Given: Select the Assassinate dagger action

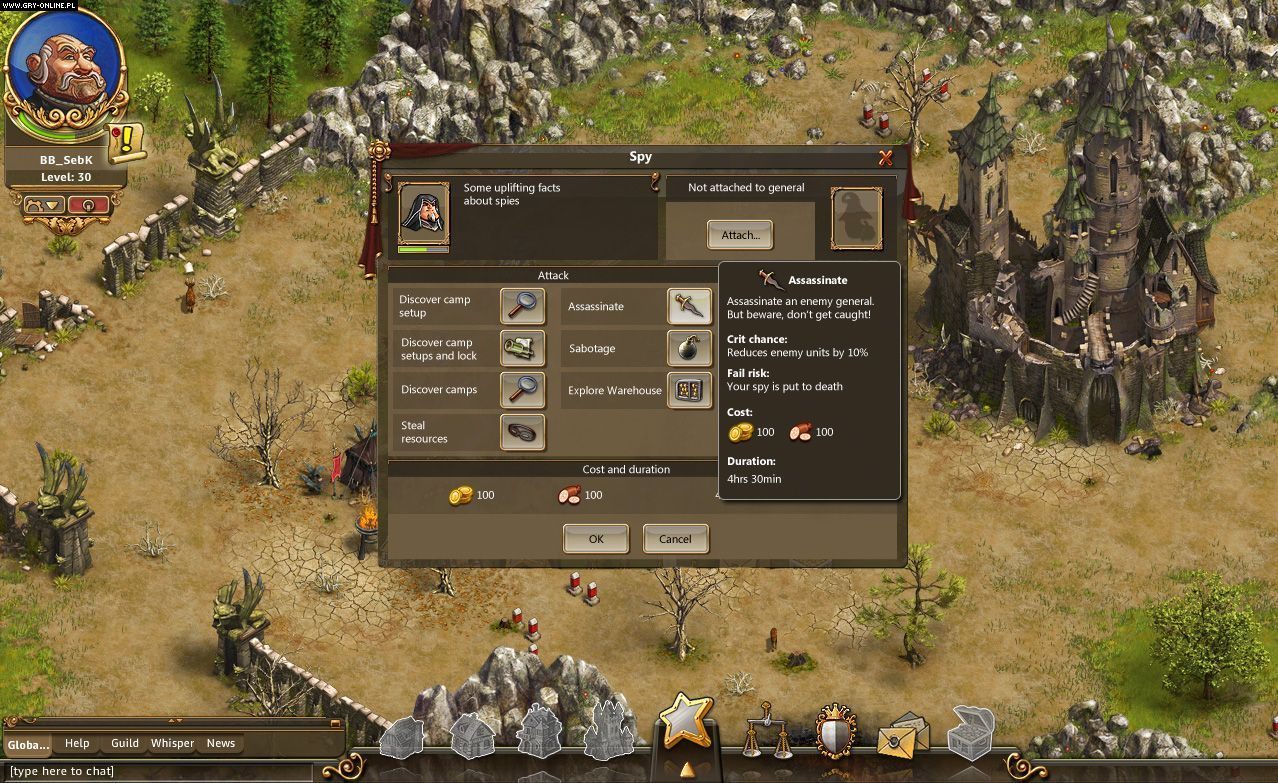Looking at the screenshot, I should pos(689,306).
